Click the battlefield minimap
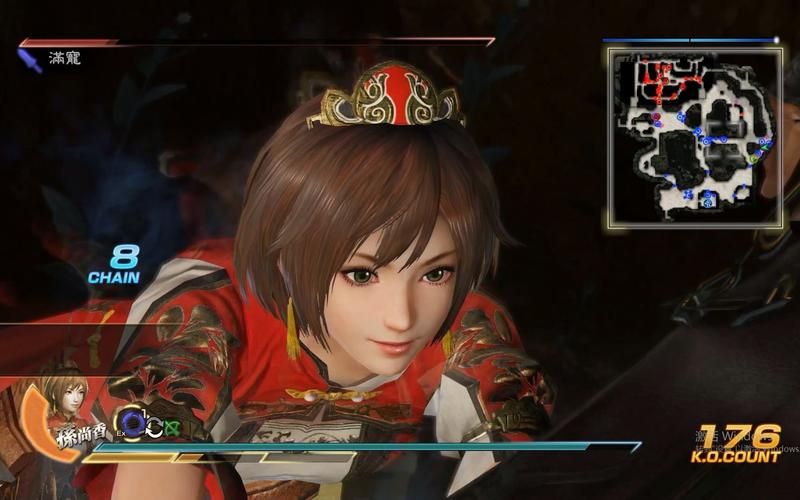The image size is (800, 500). [x=693, y=134]
